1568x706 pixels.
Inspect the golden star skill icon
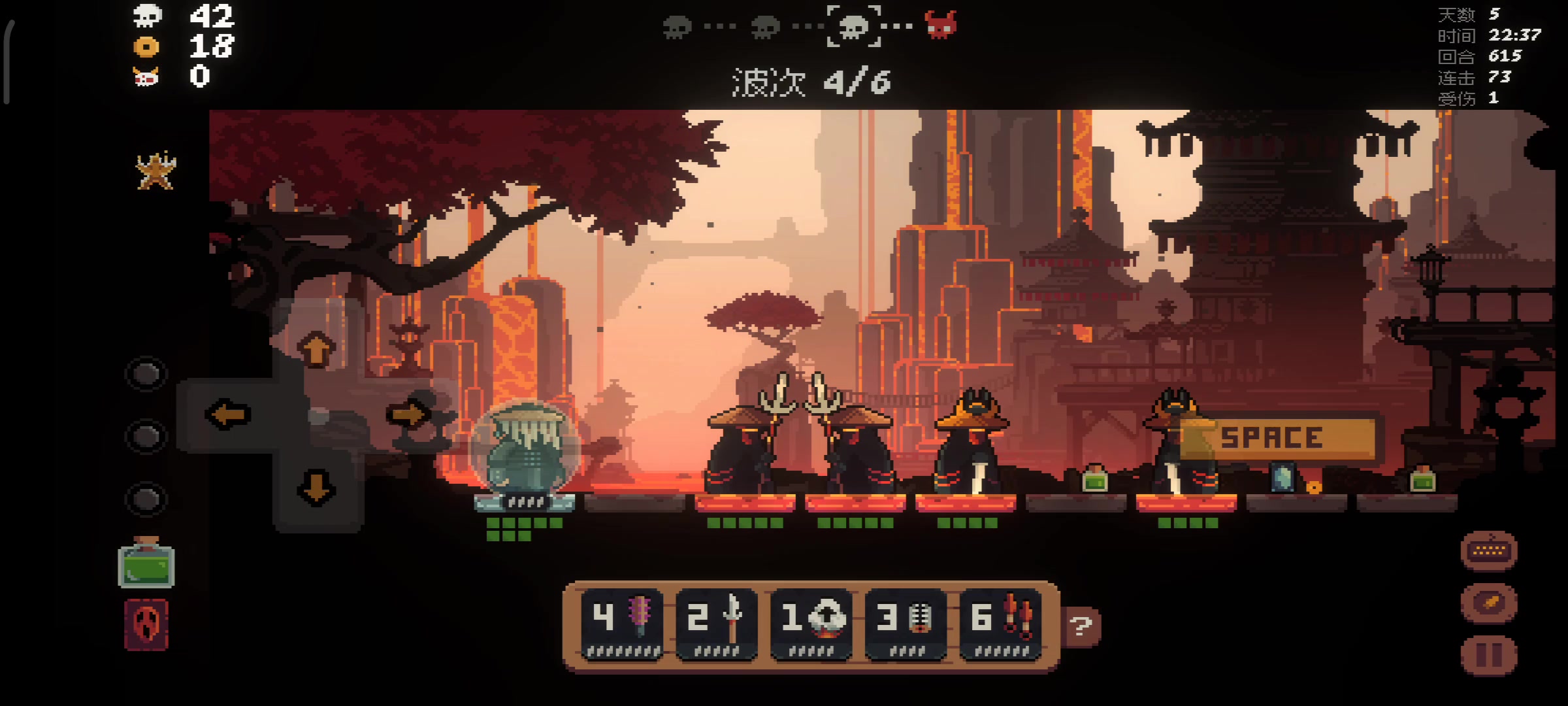tap(155, 171)
